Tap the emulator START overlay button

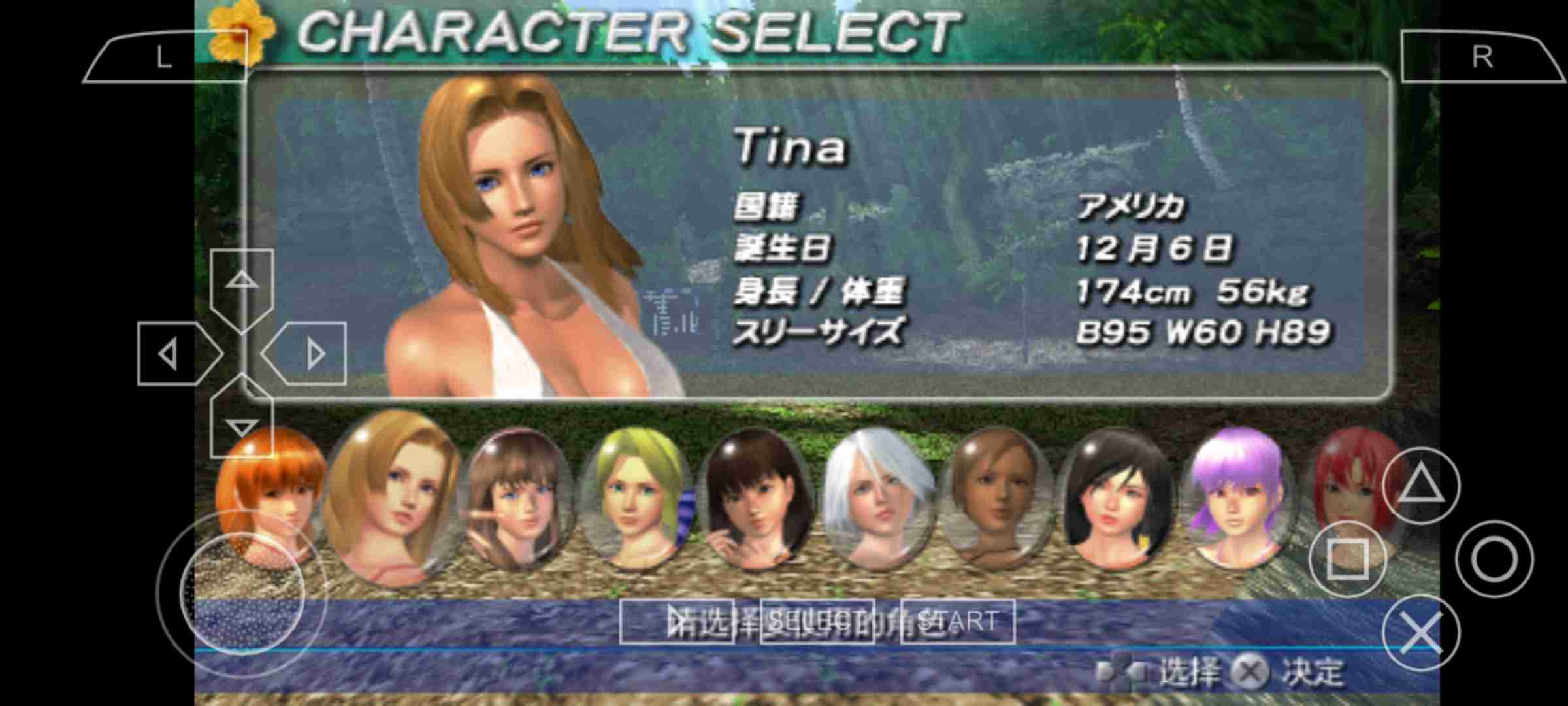tap(958, 621)
